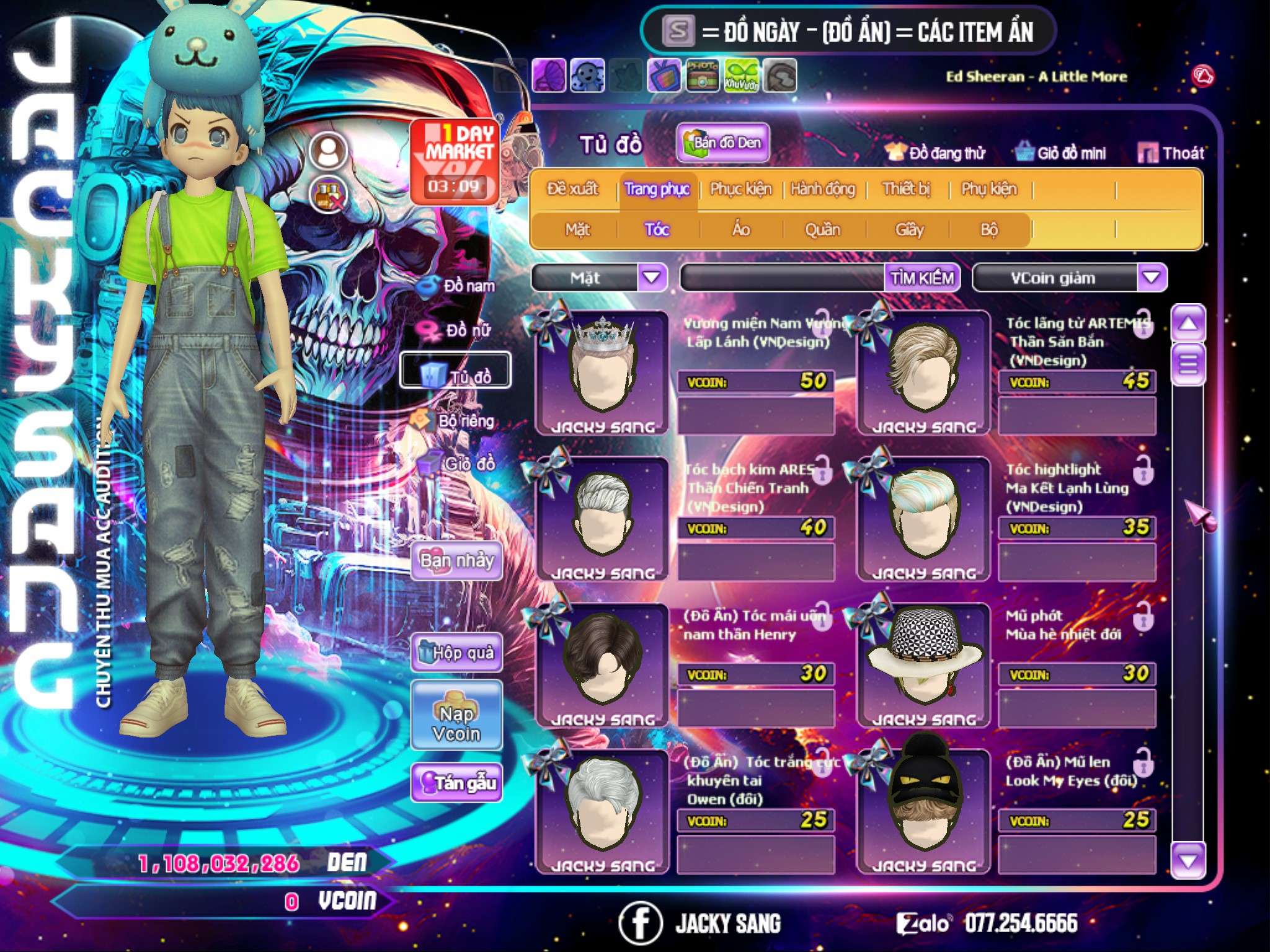View Đồ đang thử items
This screenshot has width=1270, height=952.
pos(935,153)
